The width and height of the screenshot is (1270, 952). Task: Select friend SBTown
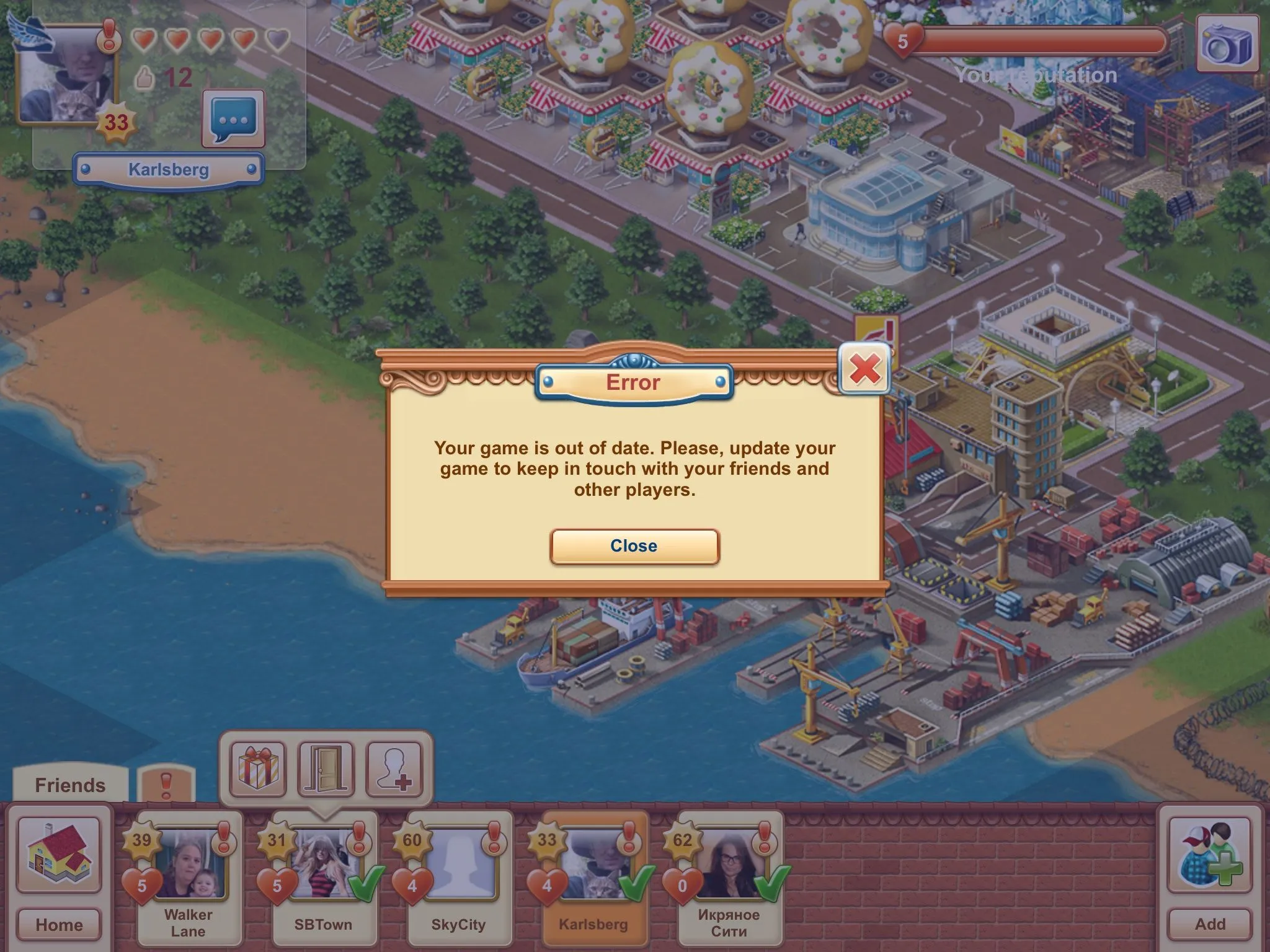click(324, 878)
